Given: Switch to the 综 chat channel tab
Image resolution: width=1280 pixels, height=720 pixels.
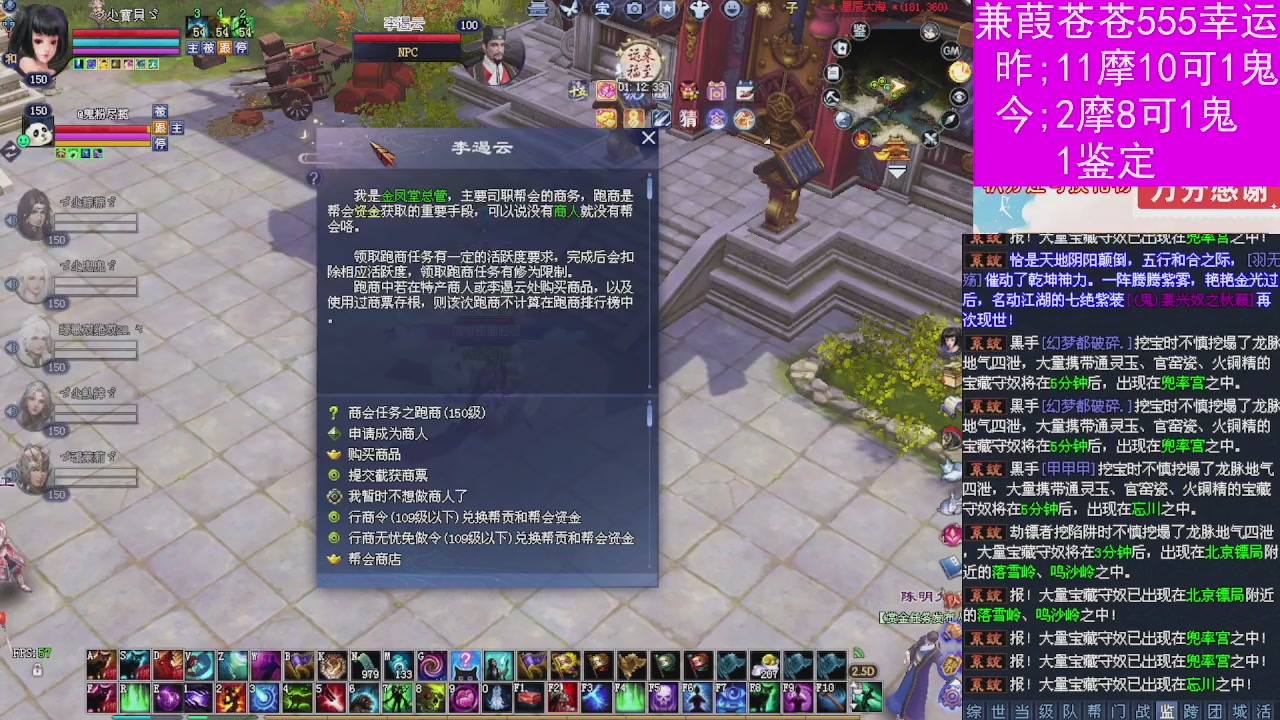Looking at the screenshot, I should 972,712.
